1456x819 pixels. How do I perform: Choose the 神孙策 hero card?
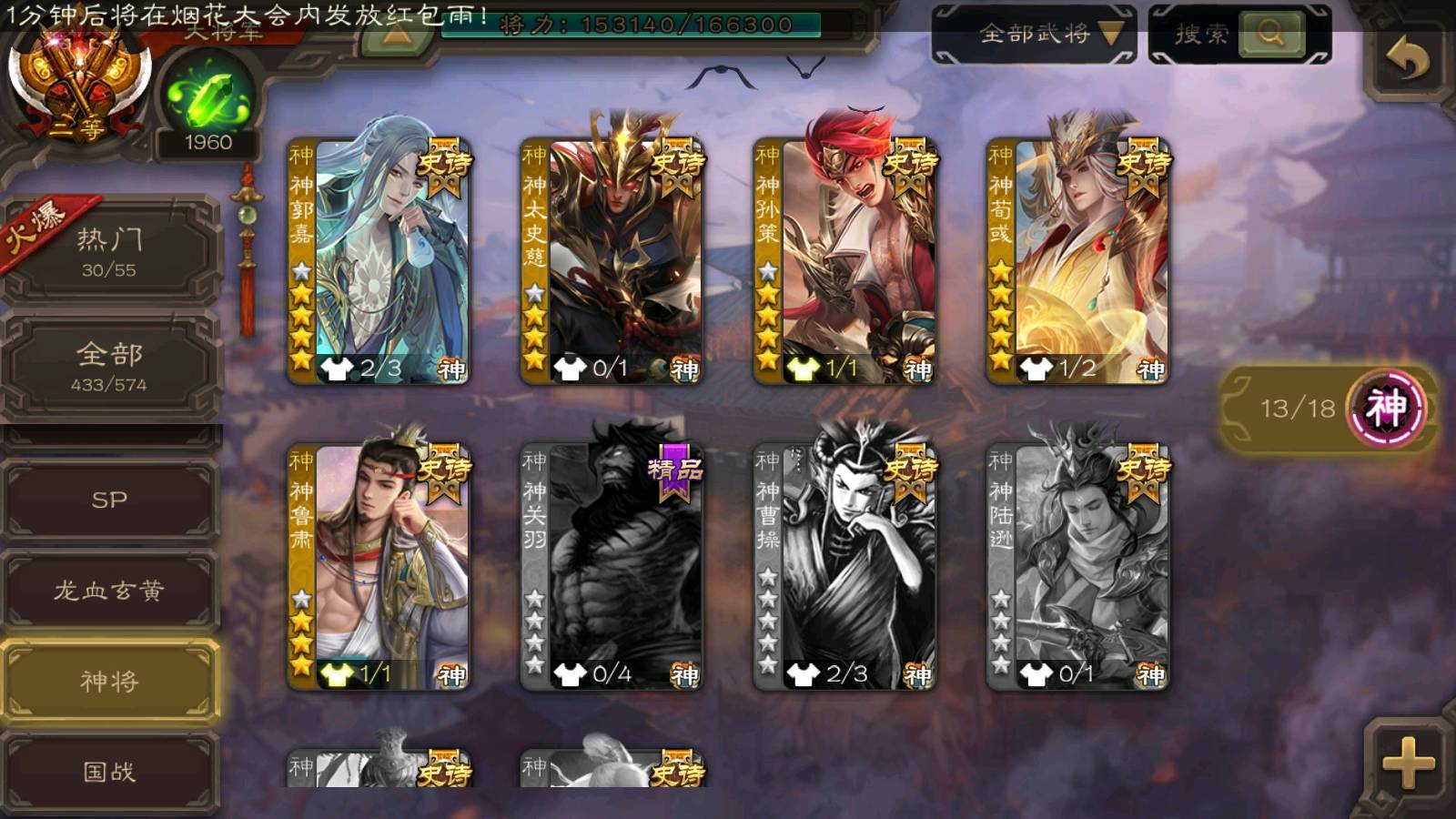point(845,261)
